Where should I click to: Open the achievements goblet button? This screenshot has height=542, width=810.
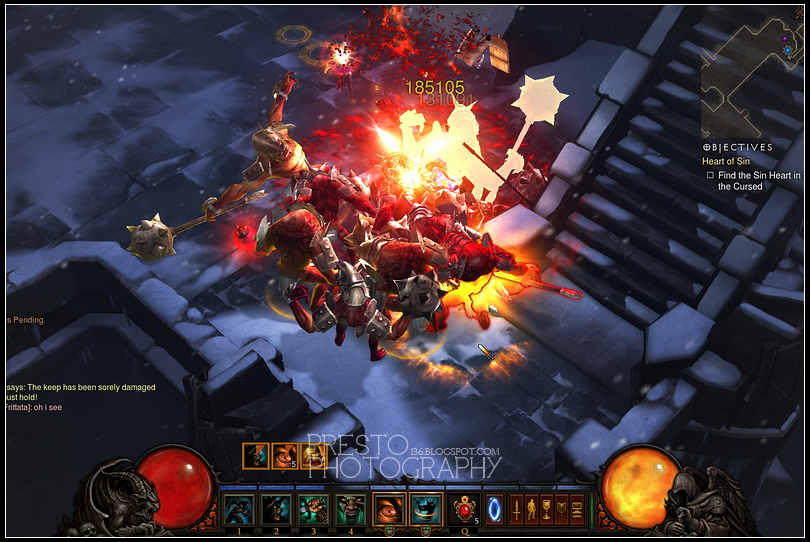click(547, 509)
